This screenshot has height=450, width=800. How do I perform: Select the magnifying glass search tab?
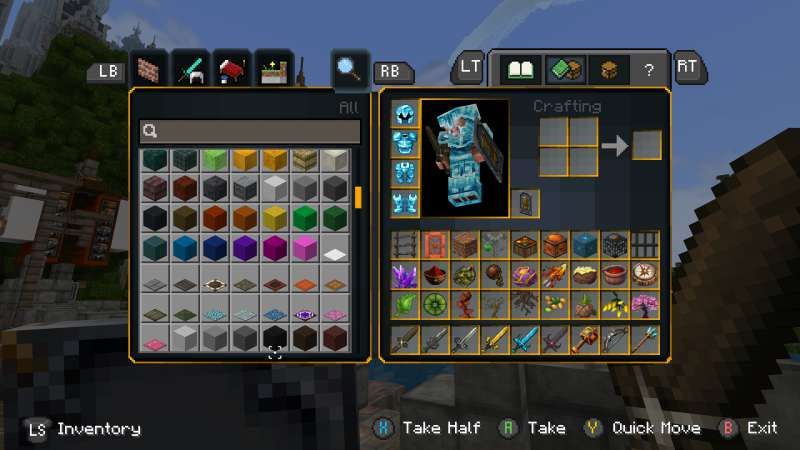point(350,69)
